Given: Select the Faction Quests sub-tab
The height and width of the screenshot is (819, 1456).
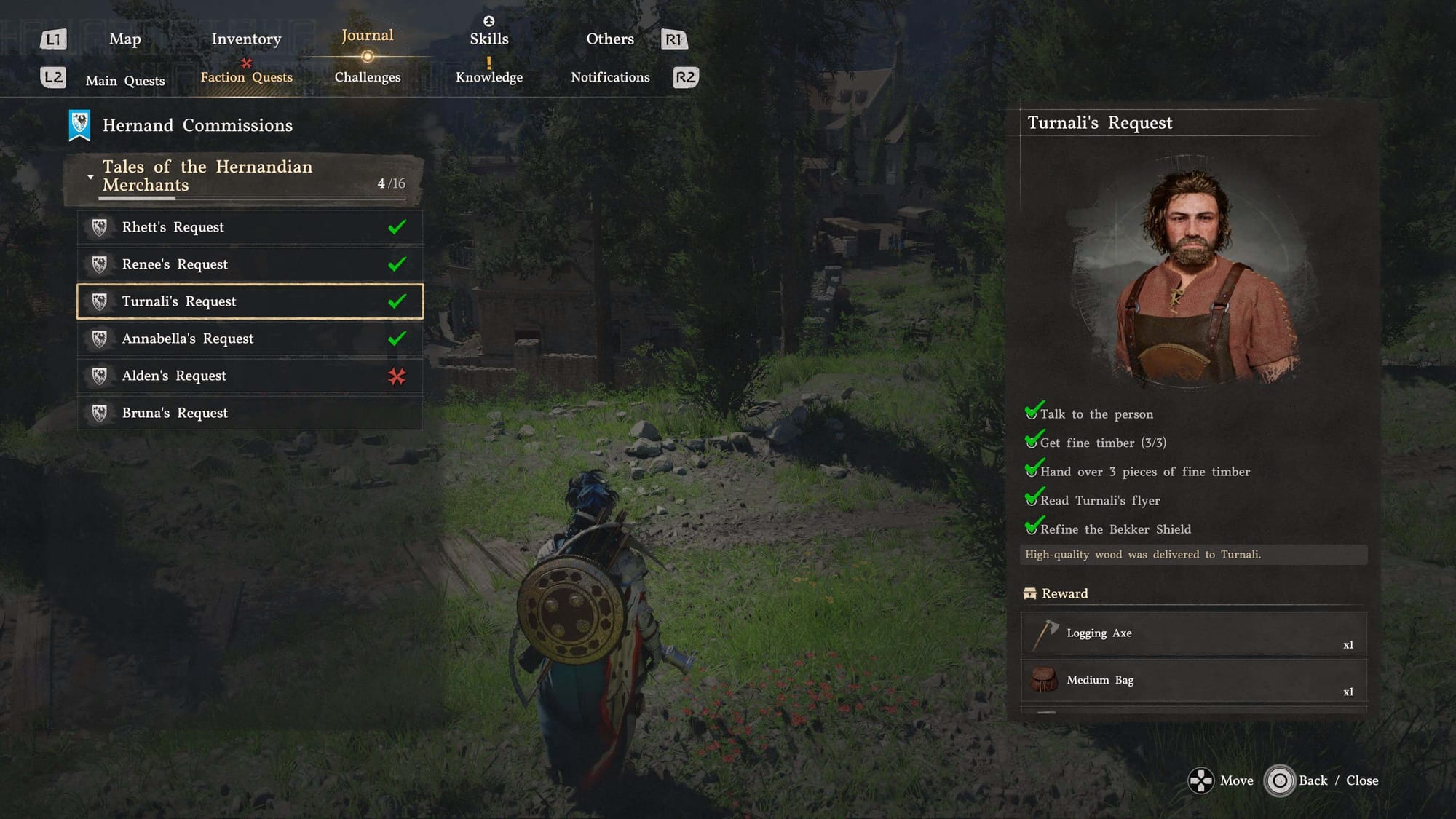Looking at the screenshot, I should 246,77.
